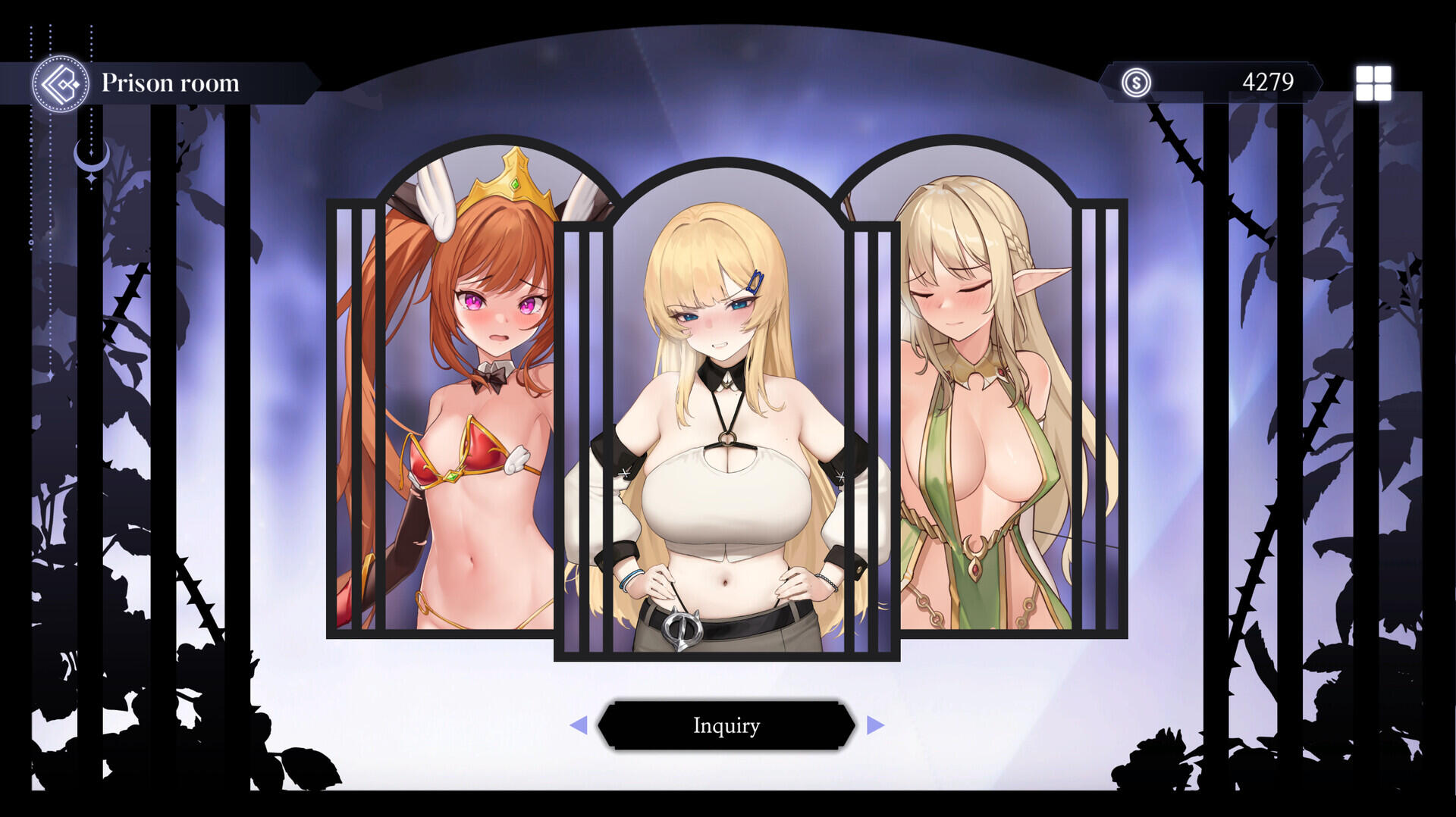
Task: Click the left arrow beside Inquiry
Action: (x=581, y=725)
